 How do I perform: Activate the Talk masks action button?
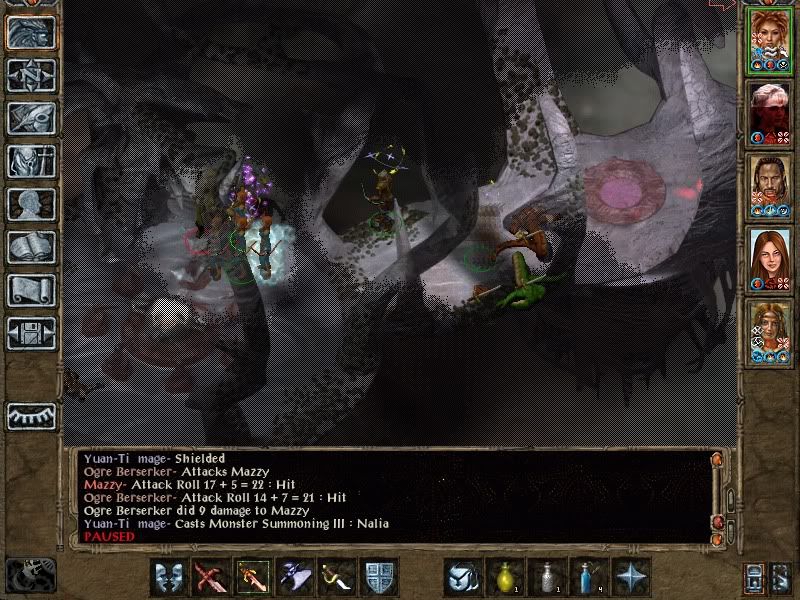point(169,577)
